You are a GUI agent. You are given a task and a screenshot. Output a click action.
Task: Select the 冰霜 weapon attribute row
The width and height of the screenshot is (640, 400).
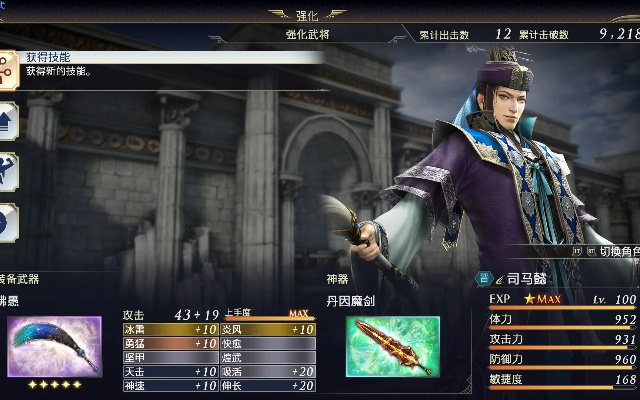point(170,329)
